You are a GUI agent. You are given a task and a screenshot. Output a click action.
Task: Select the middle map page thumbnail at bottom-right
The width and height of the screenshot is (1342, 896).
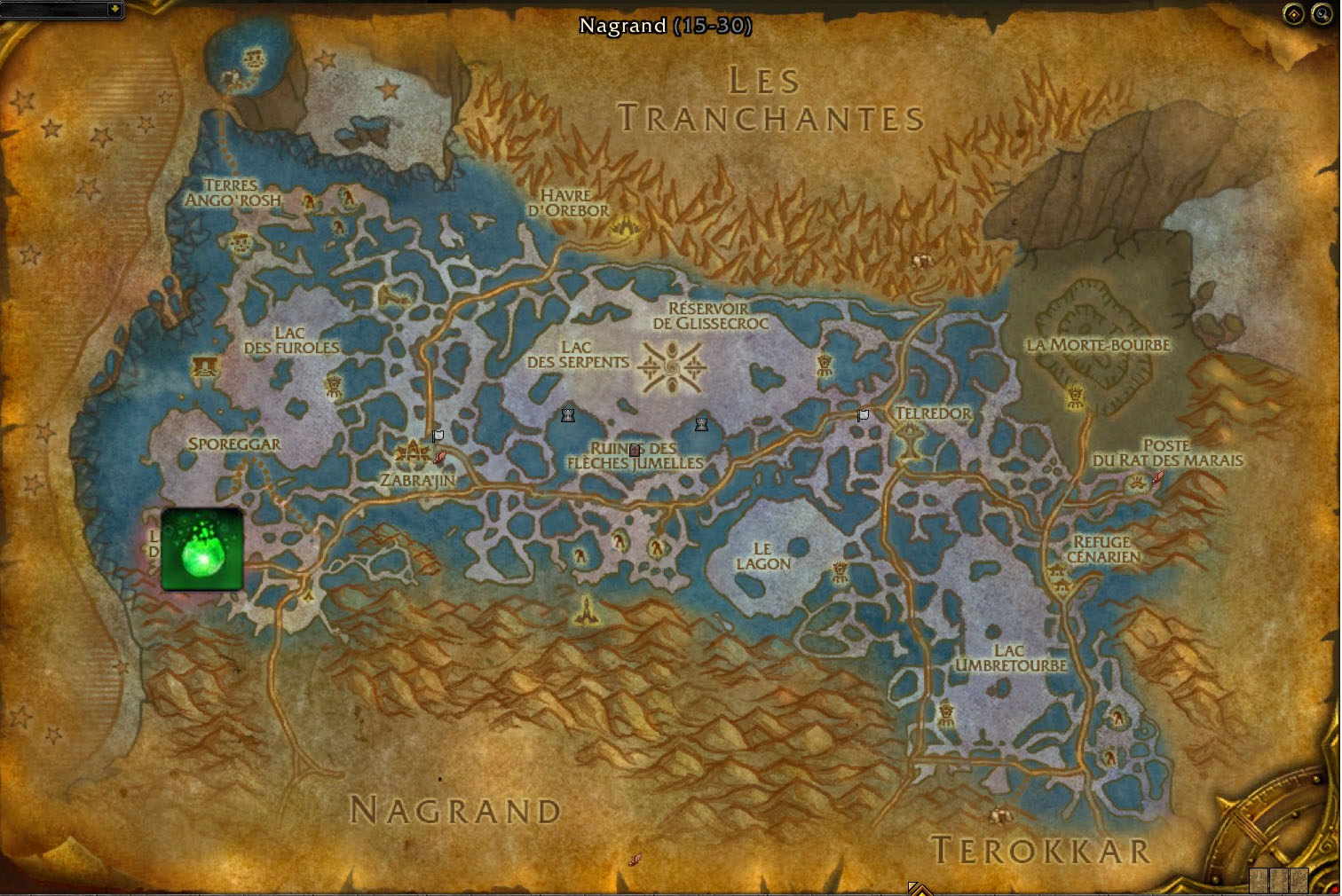(1279, 881)
